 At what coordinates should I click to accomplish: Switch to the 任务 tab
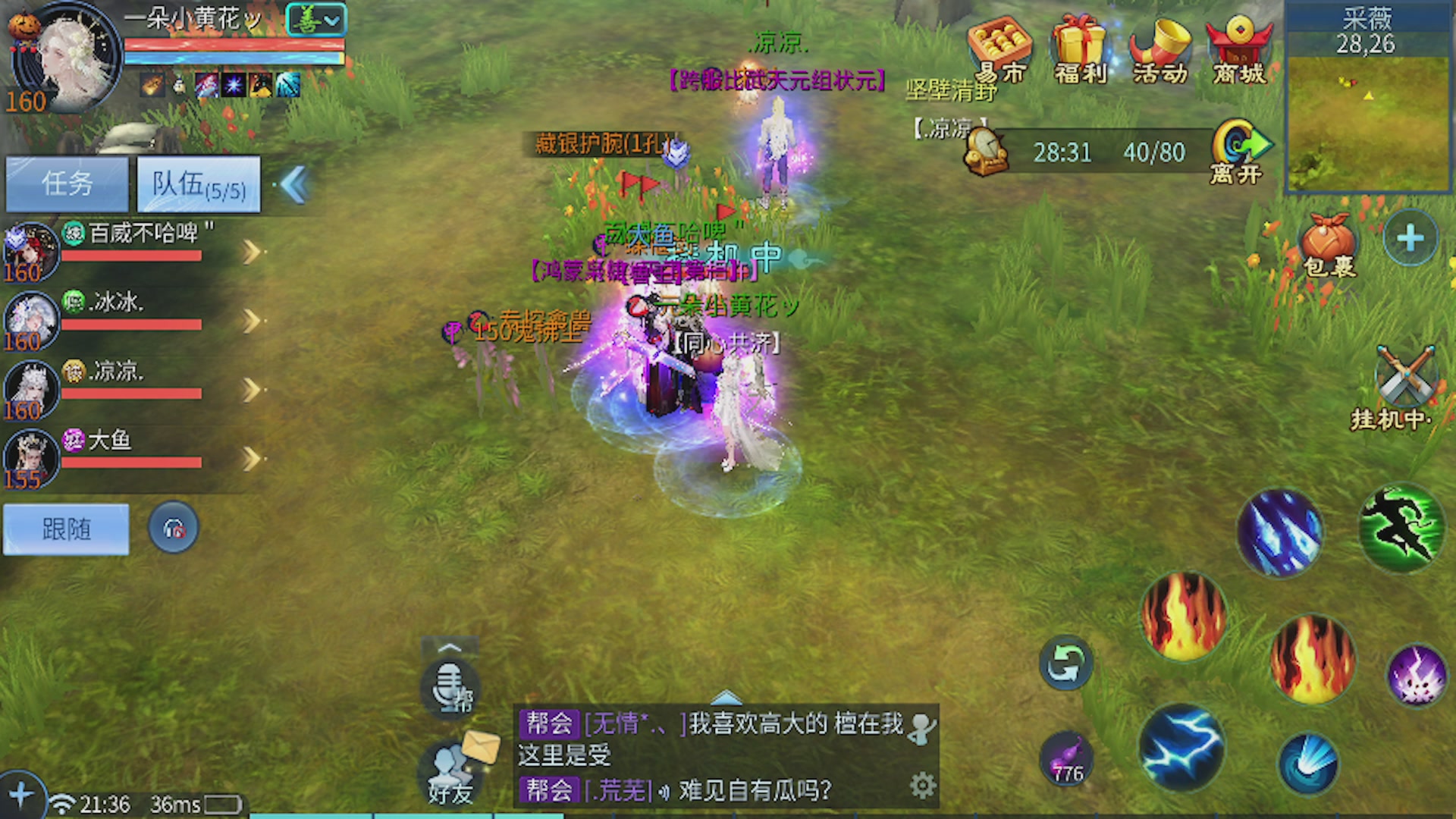[x=67, y=183]
